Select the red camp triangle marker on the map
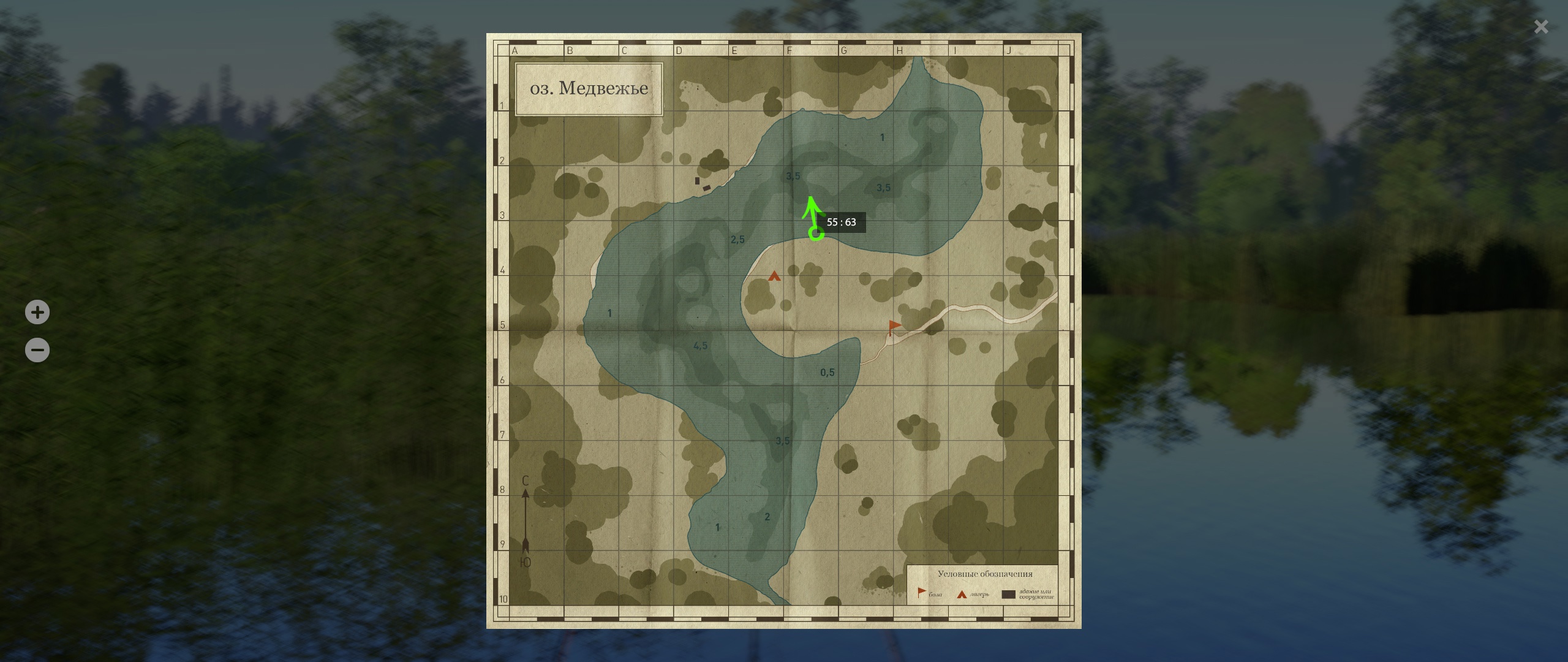 774,276
